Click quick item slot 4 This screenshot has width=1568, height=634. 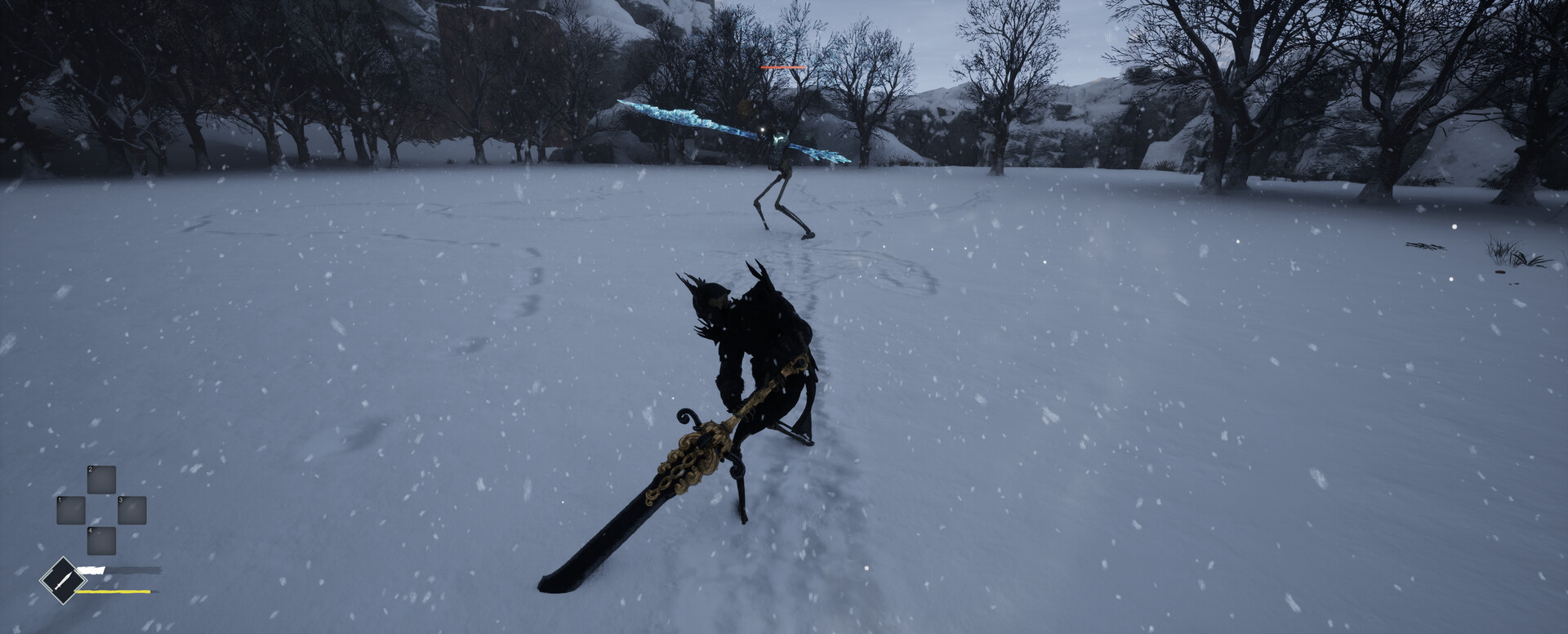tap(101, 541)
